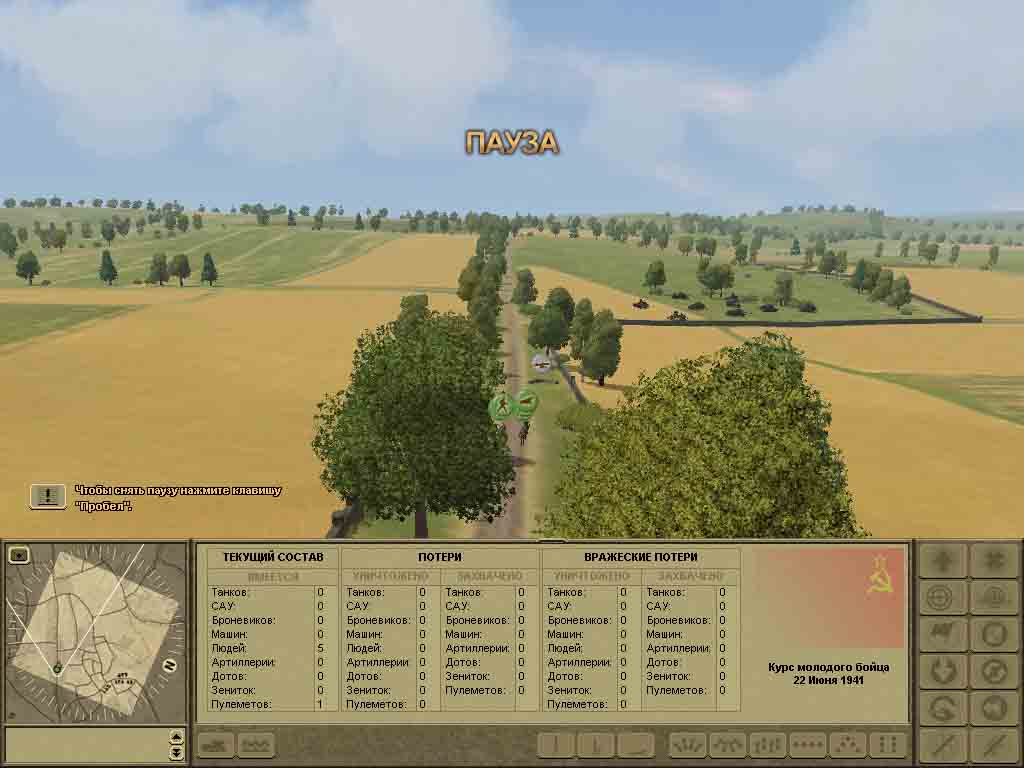Click the curved rotate arrow command button

[x=942, y=707]
